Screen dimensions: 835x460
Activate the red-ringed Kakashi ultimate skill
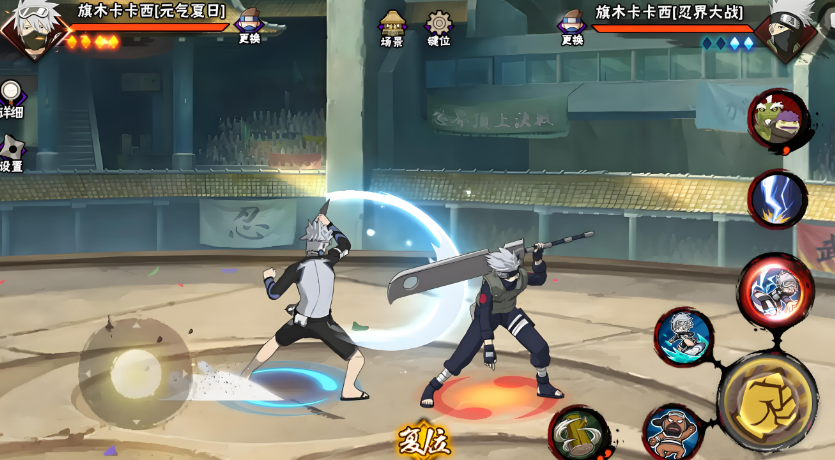click(775, 290)
